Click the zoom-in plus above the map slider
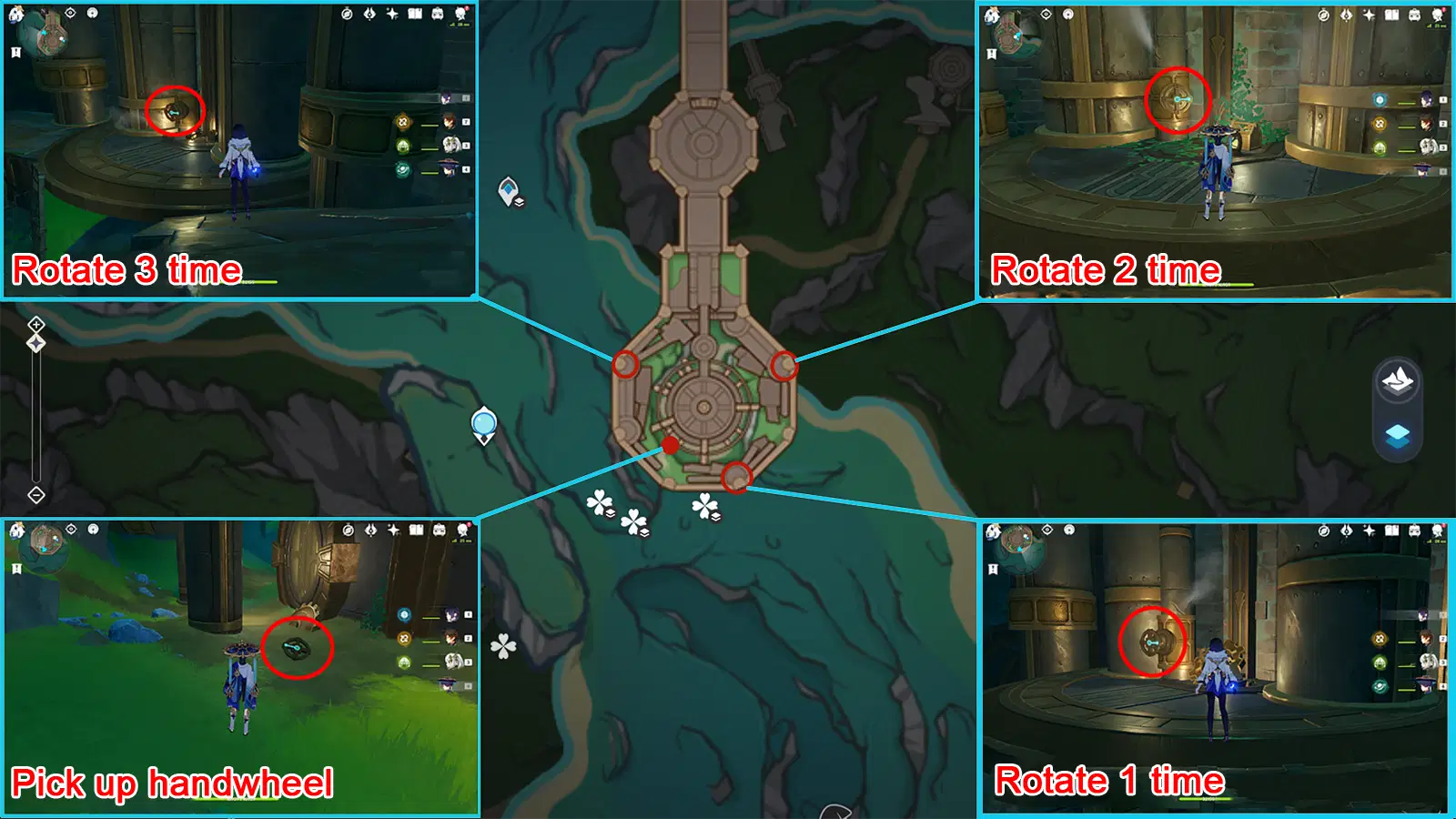Screen dimensions: 1456x819 (35, 324)
